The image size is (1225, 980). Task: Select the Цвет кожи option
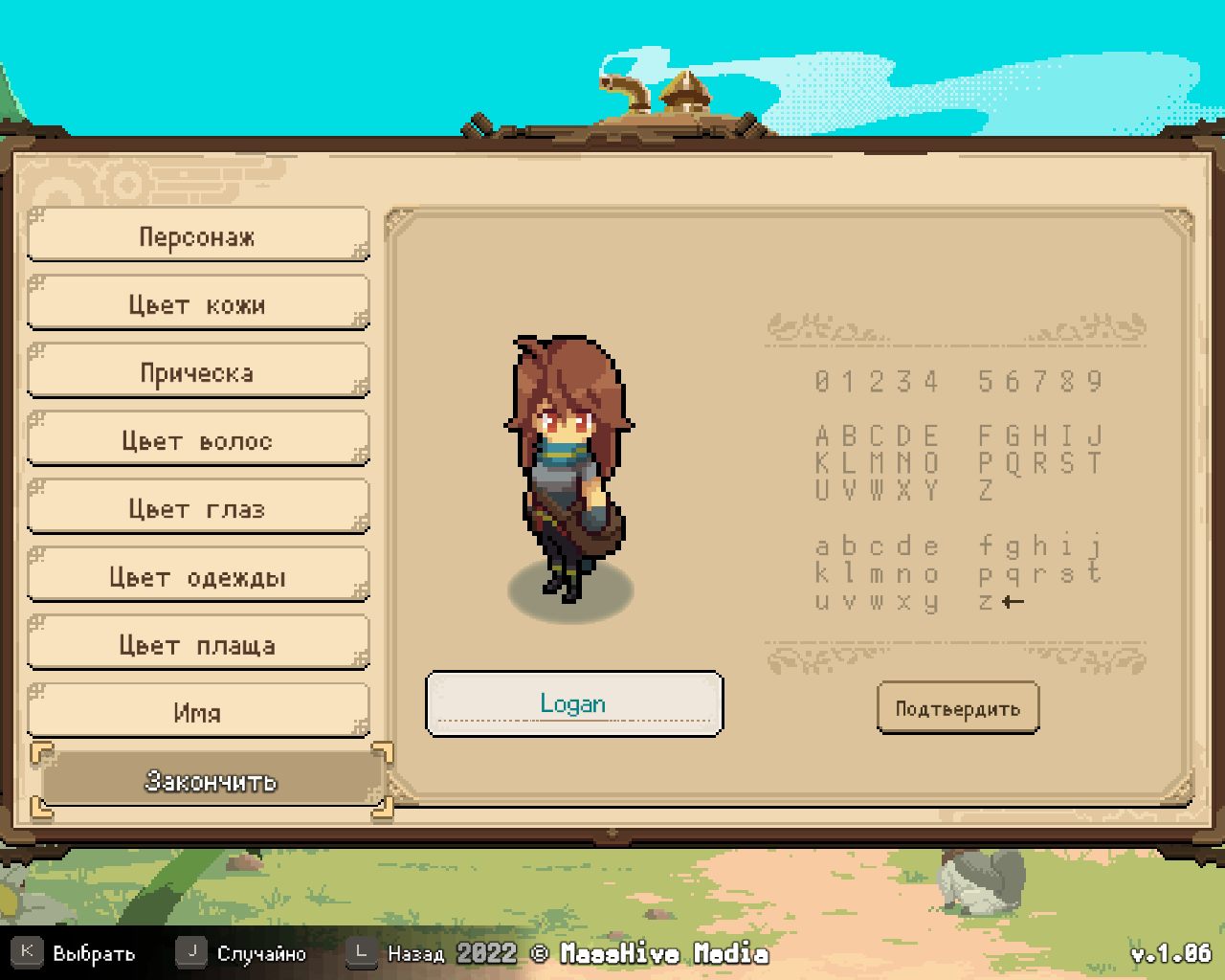(x=197, y=303)
